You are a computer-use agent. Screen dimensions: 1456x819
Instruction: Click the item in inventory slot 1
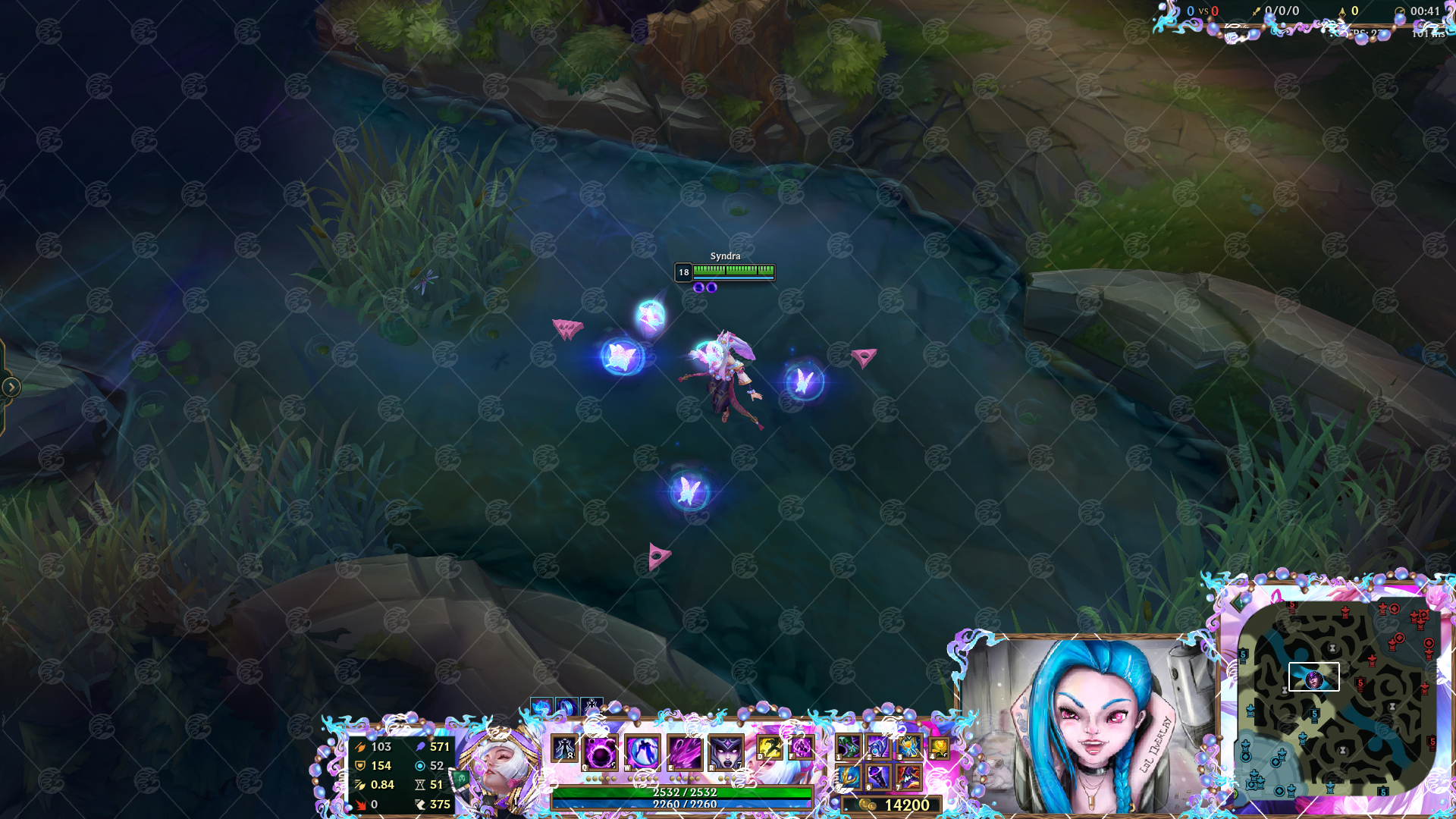click(x=850, y=748)
